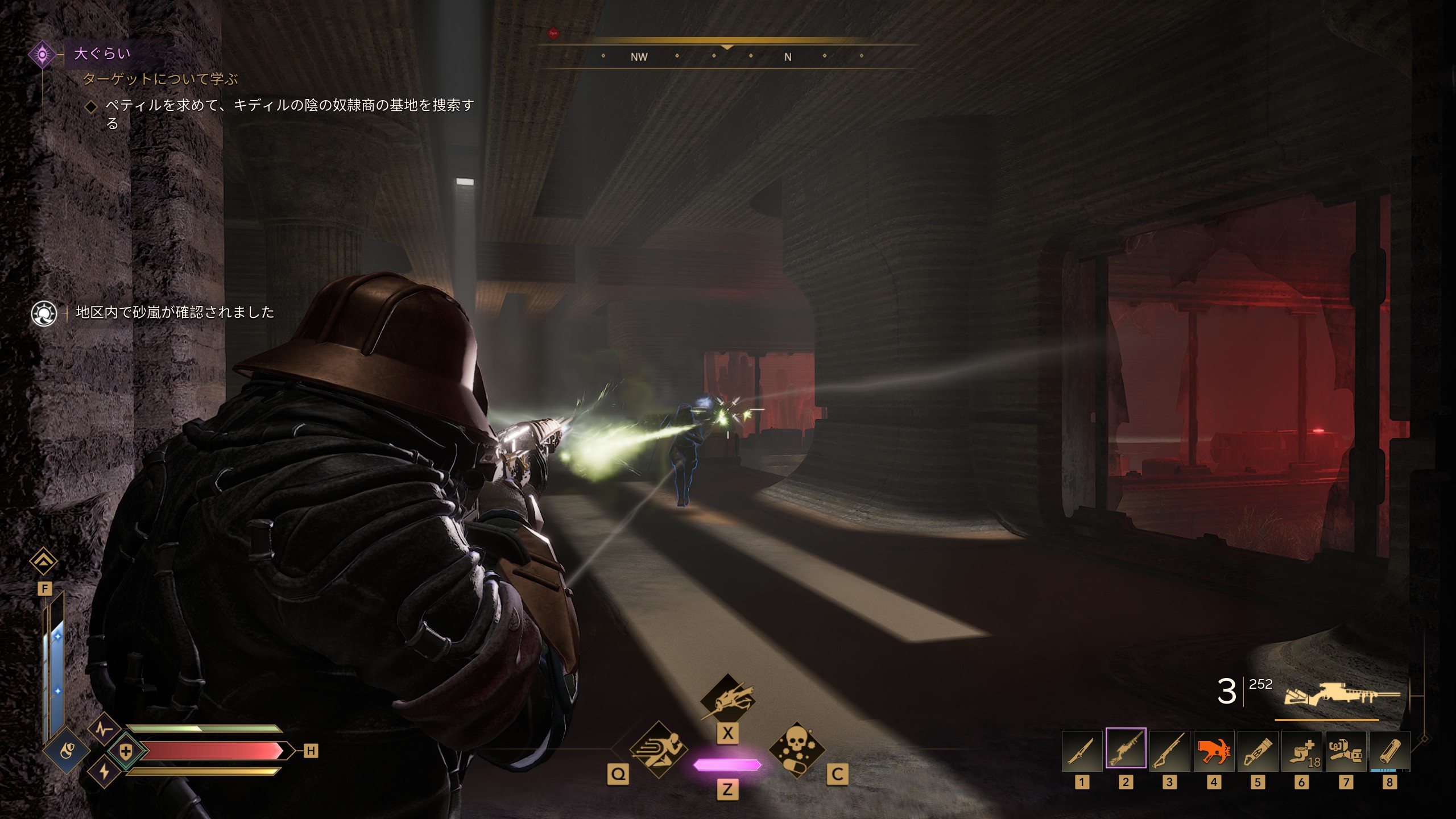Image resolution: width=1456 pixels, height=819 pixels.
Task: Click the lightning bolt power icon
Action: [104, 772]
